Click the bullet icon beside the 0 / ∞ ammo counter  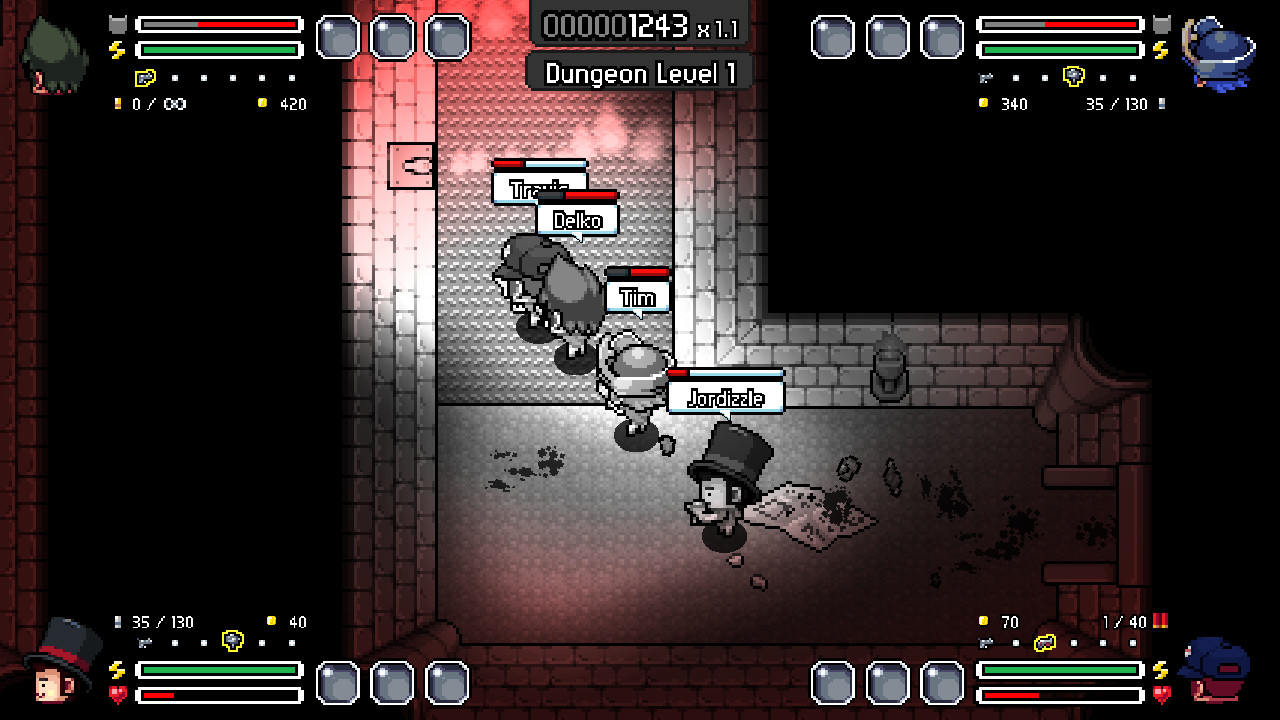pyautogui.click(x=118, y=104)
